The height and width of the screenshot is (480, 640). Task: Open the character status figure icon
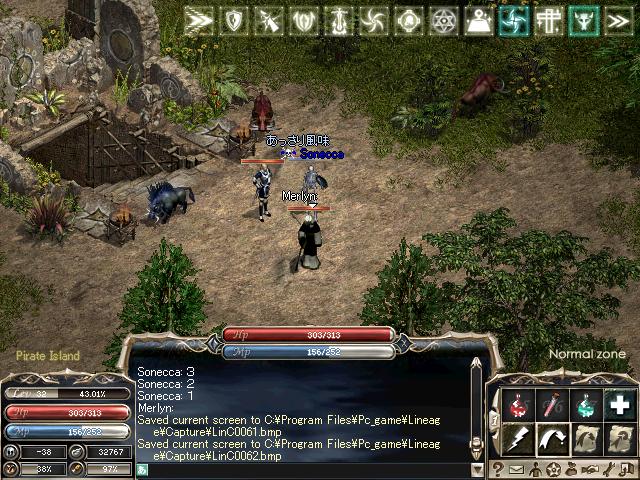pos(535,468)
